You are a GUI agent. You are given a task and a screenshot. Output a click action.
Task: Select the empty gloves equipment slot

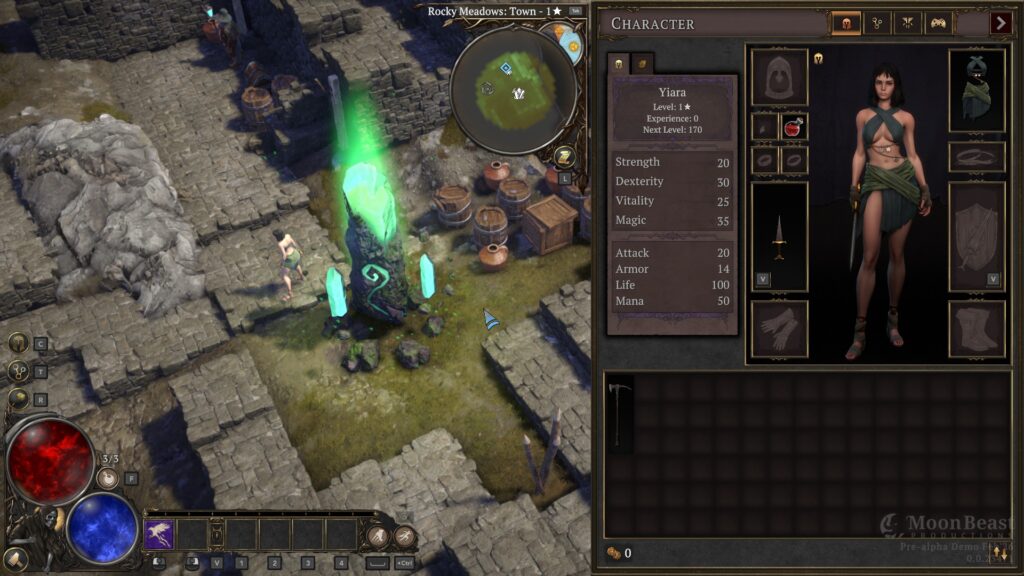point(779,328)
